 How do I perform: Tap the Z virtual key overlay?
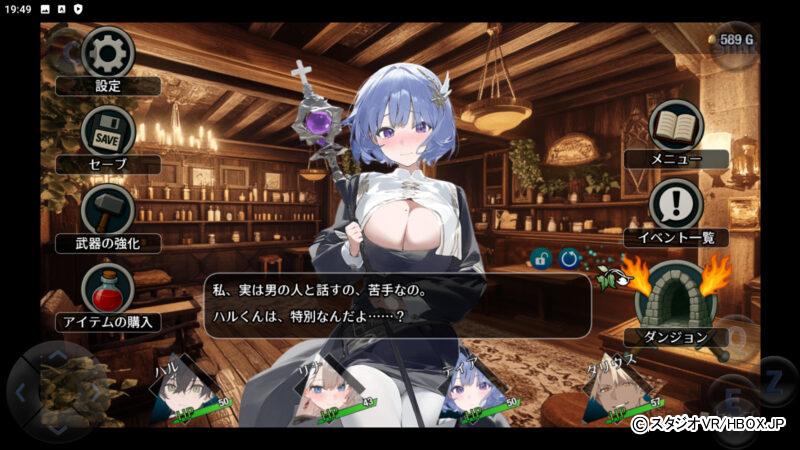click(773, 381)
